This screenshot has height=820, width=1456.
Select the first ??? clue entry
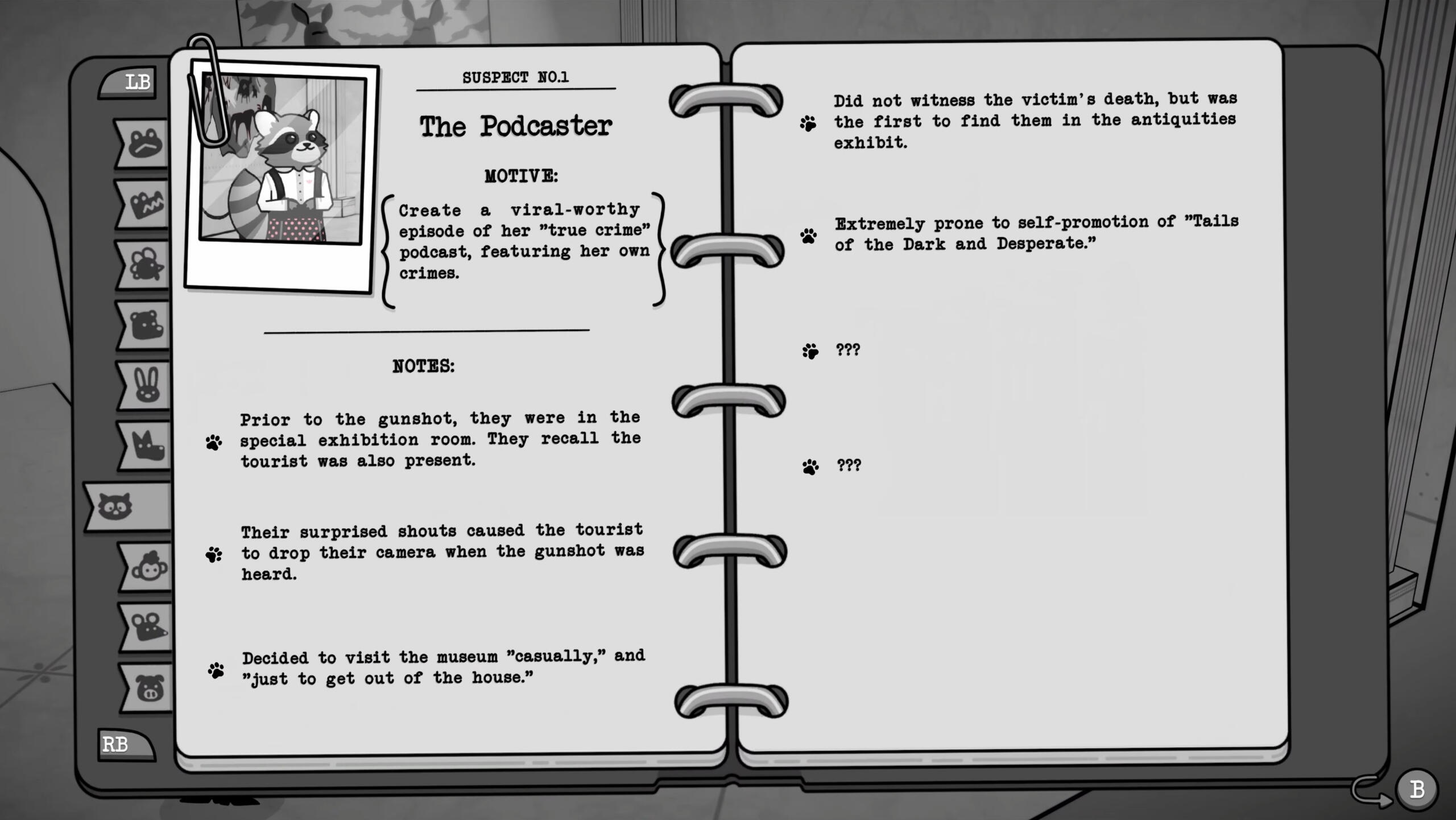(x=847, y=351)
